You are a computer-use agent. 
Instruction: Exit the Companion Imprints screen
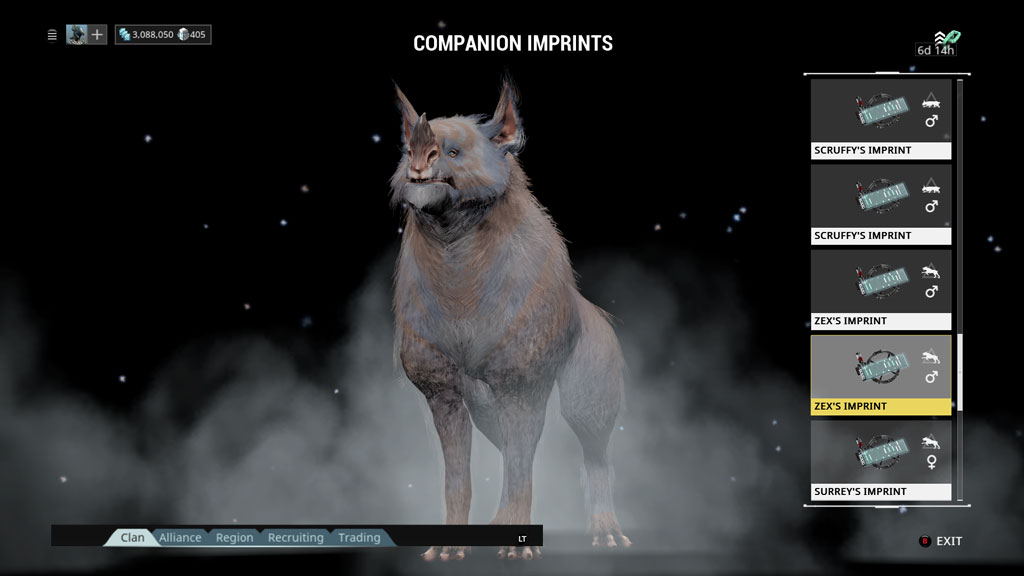[x=941, y=541]
